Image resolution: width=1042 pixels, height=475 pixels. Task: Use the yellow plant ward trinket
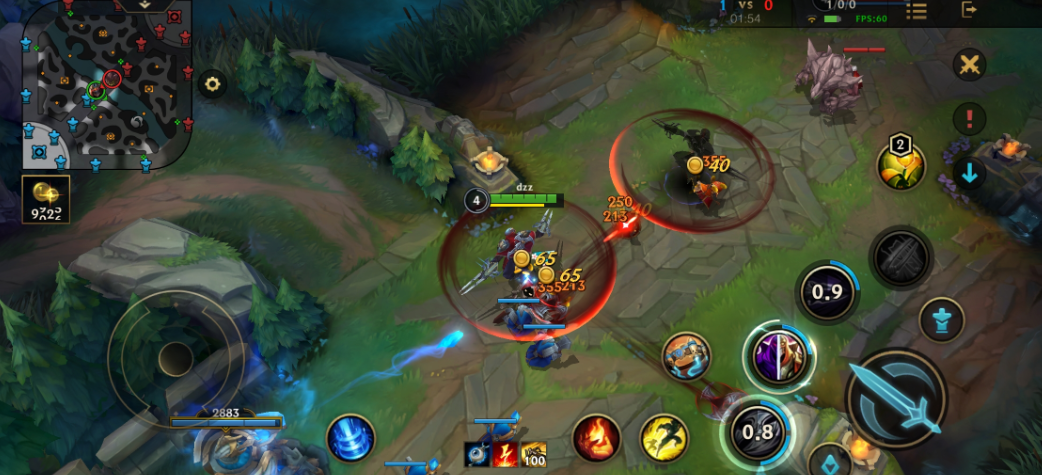tap(900, 165)
